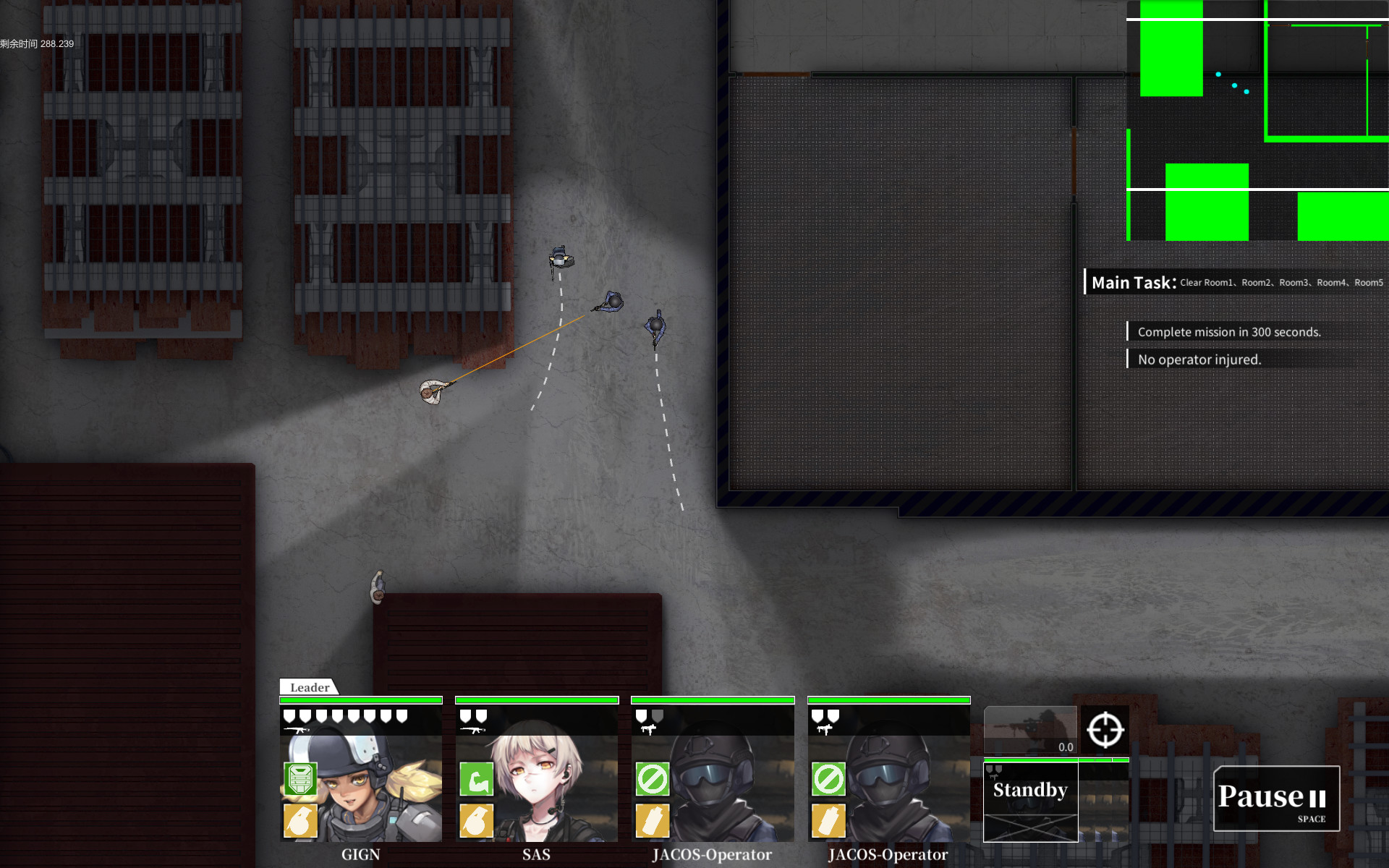Select the crosshair targeting icon
The image size is (1389, 868).
(x=1105, y=731)
